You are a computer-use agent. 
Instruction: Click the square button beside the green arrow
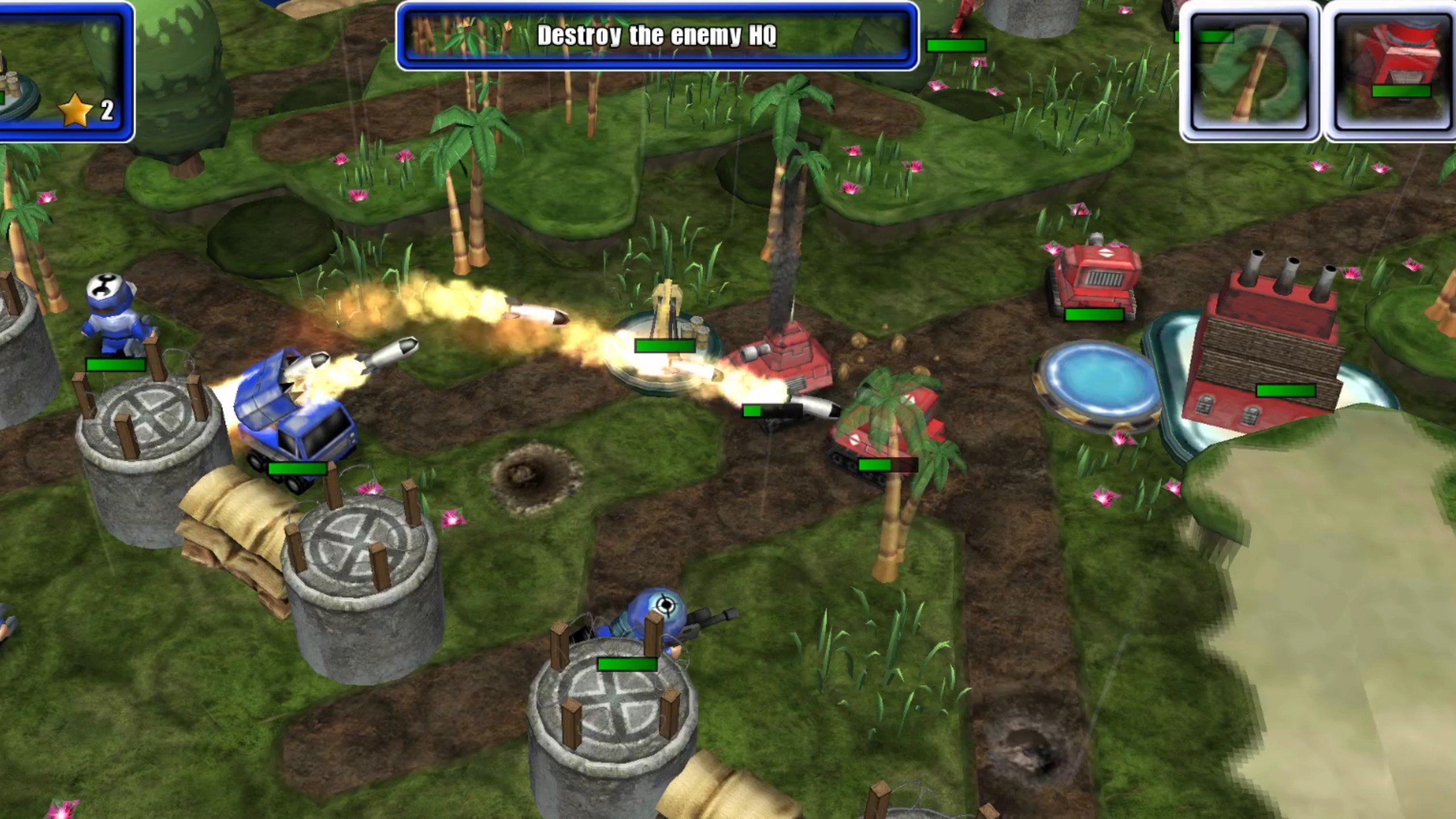(x=1391, y=72)
